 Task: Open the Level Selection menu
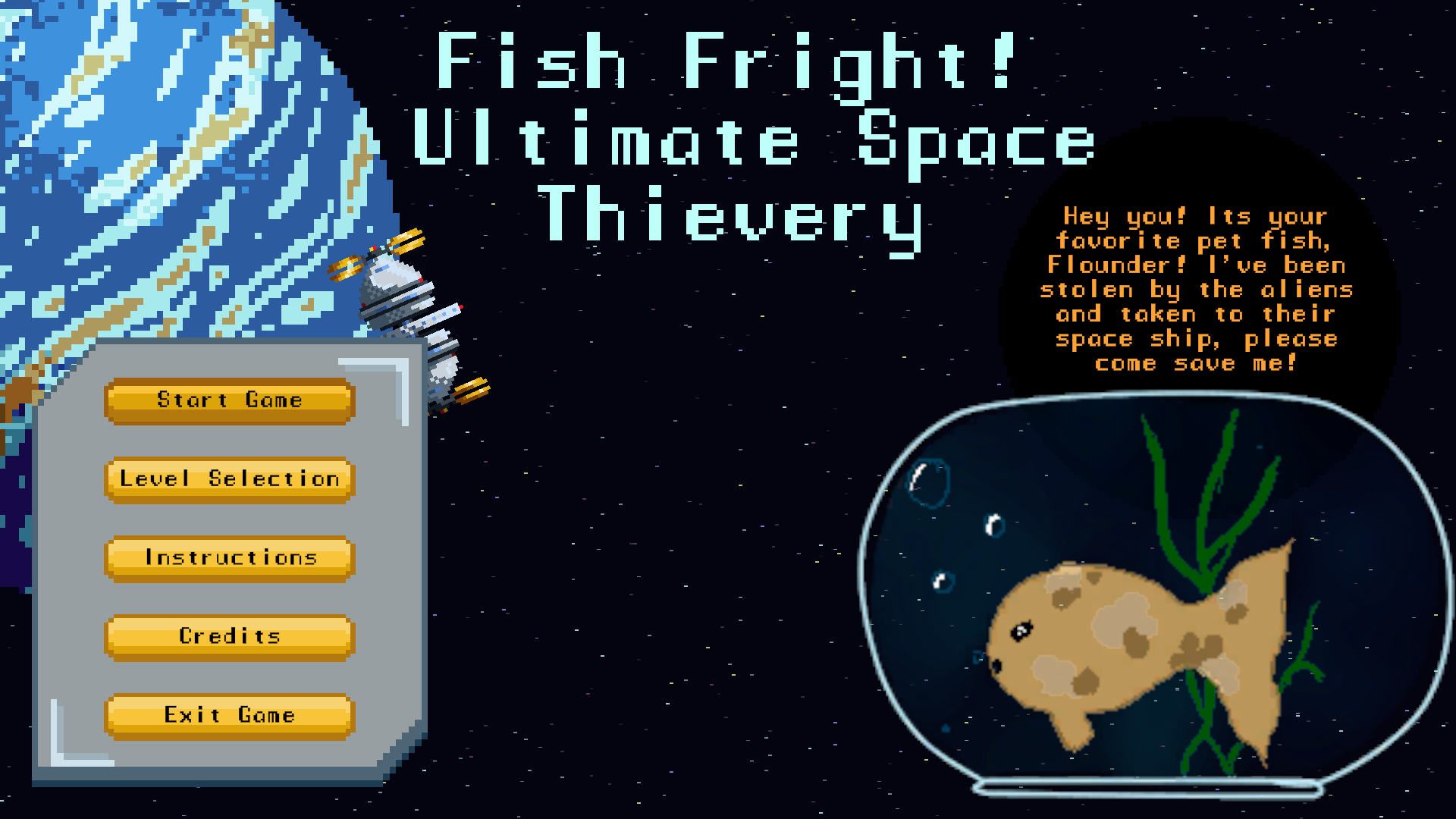point(229,479)
